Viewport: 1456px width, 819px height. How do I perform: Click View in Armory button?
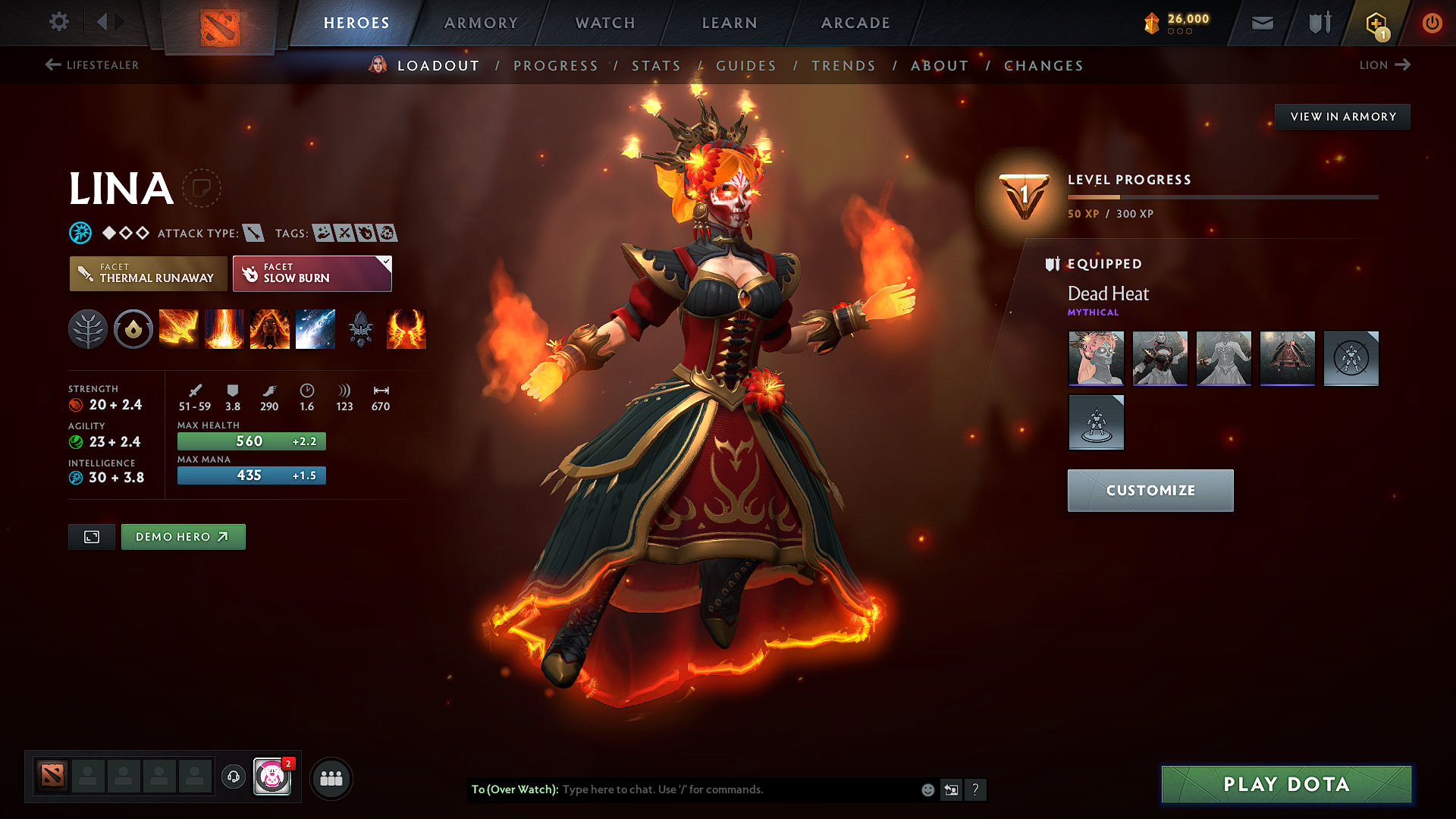tap(1342, 117)
